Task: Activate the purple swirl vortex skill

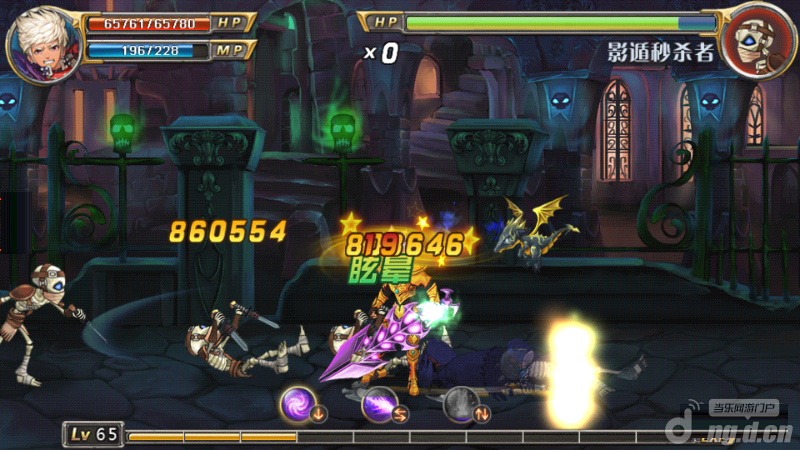Action: pyautogui.click(x=299, y=404)
